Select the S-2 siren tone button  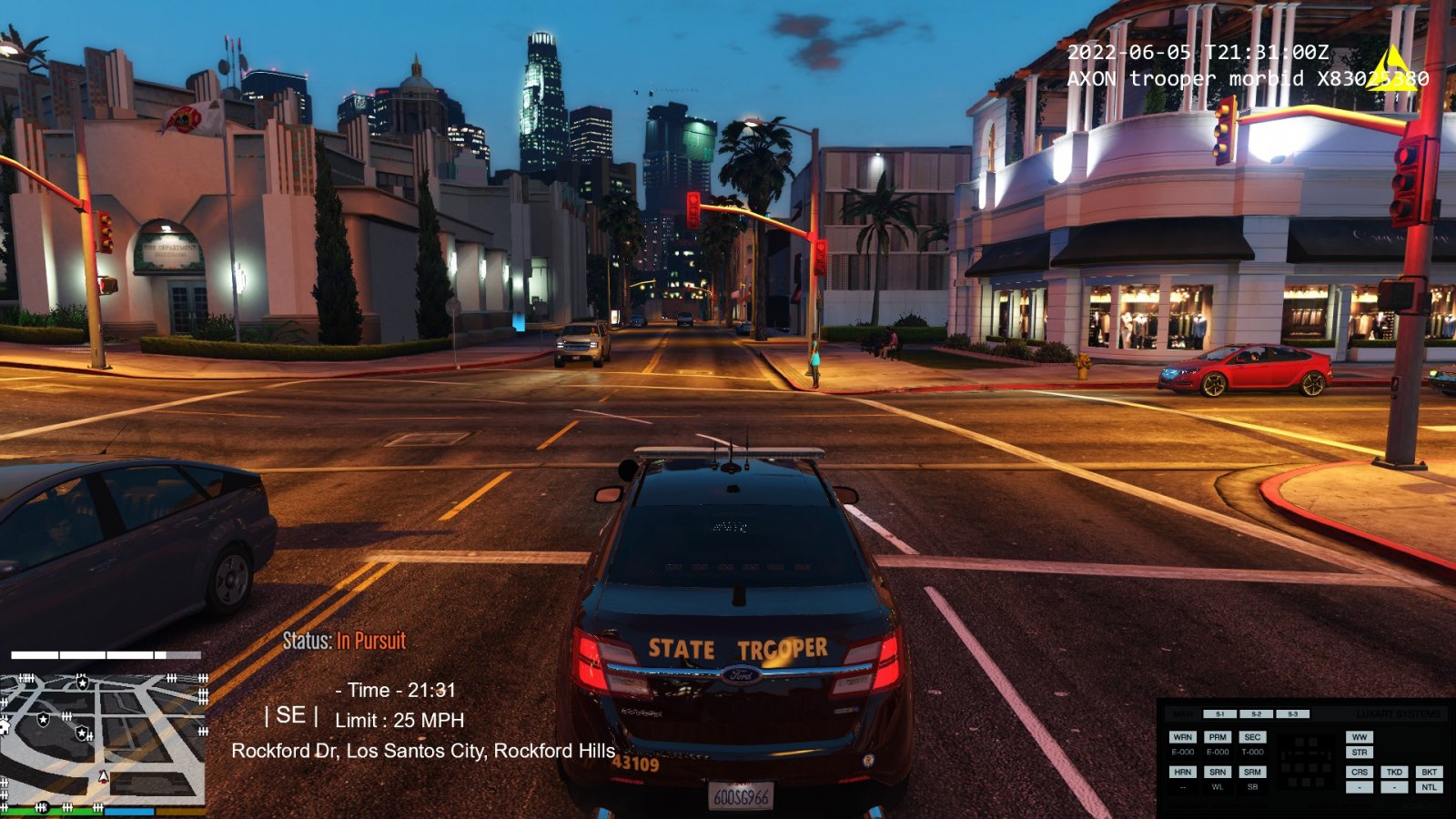(x=1256, y=714)
